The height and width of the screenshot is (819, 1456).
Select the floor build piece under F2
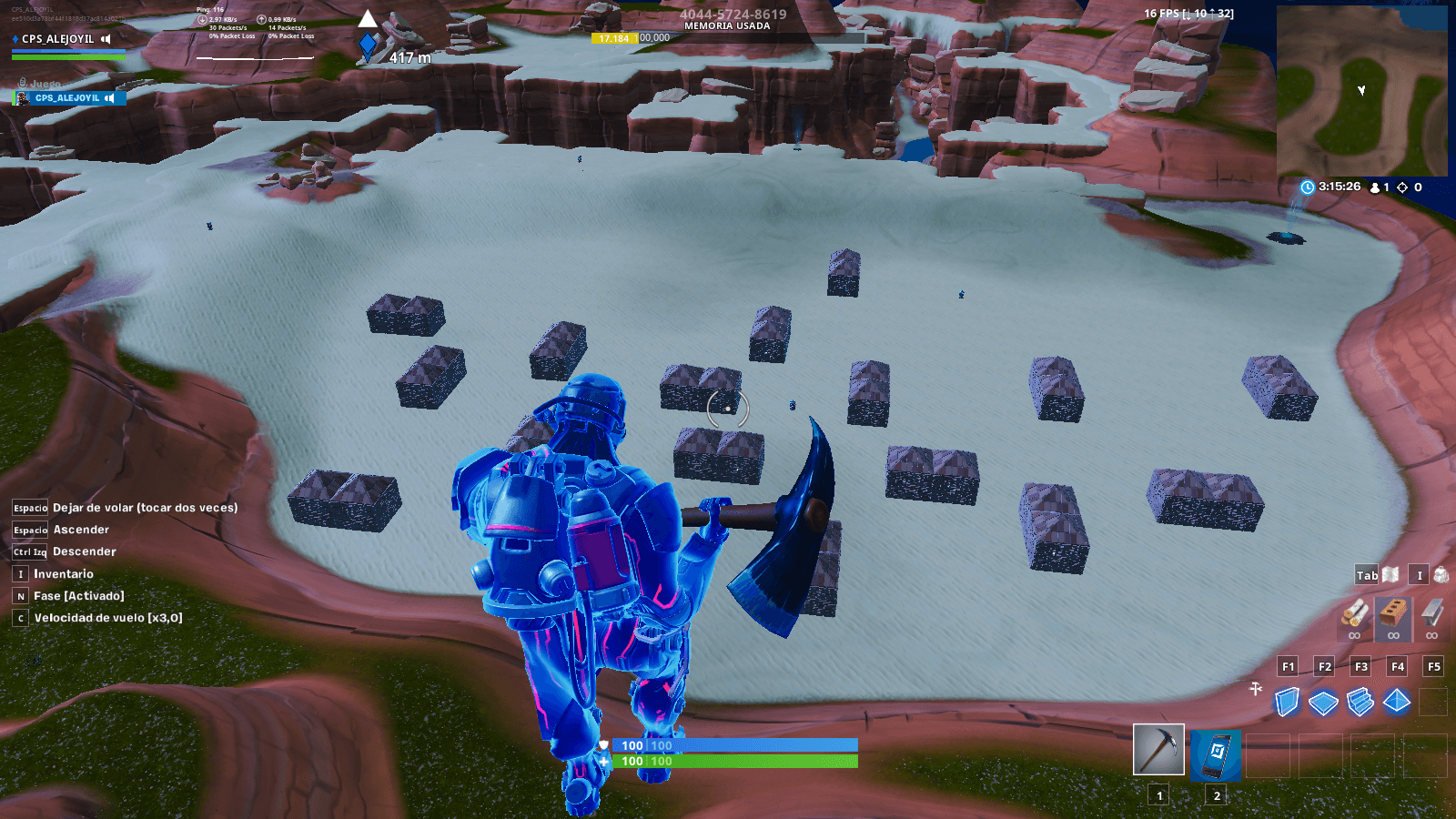click(x=1324, y=703)
